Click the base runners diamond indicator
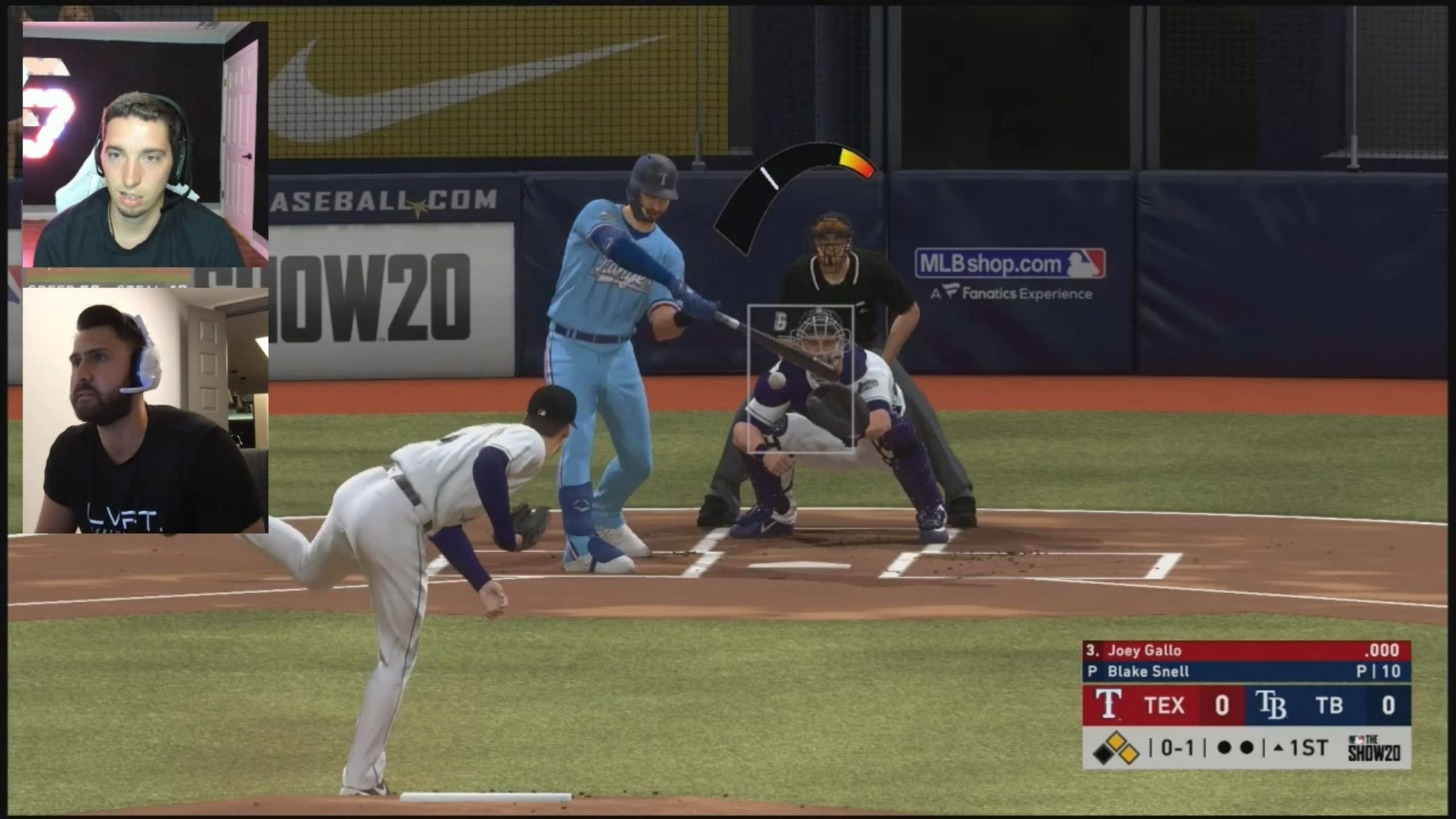Screen dimensions: 1456x819 coord(1116,748)
